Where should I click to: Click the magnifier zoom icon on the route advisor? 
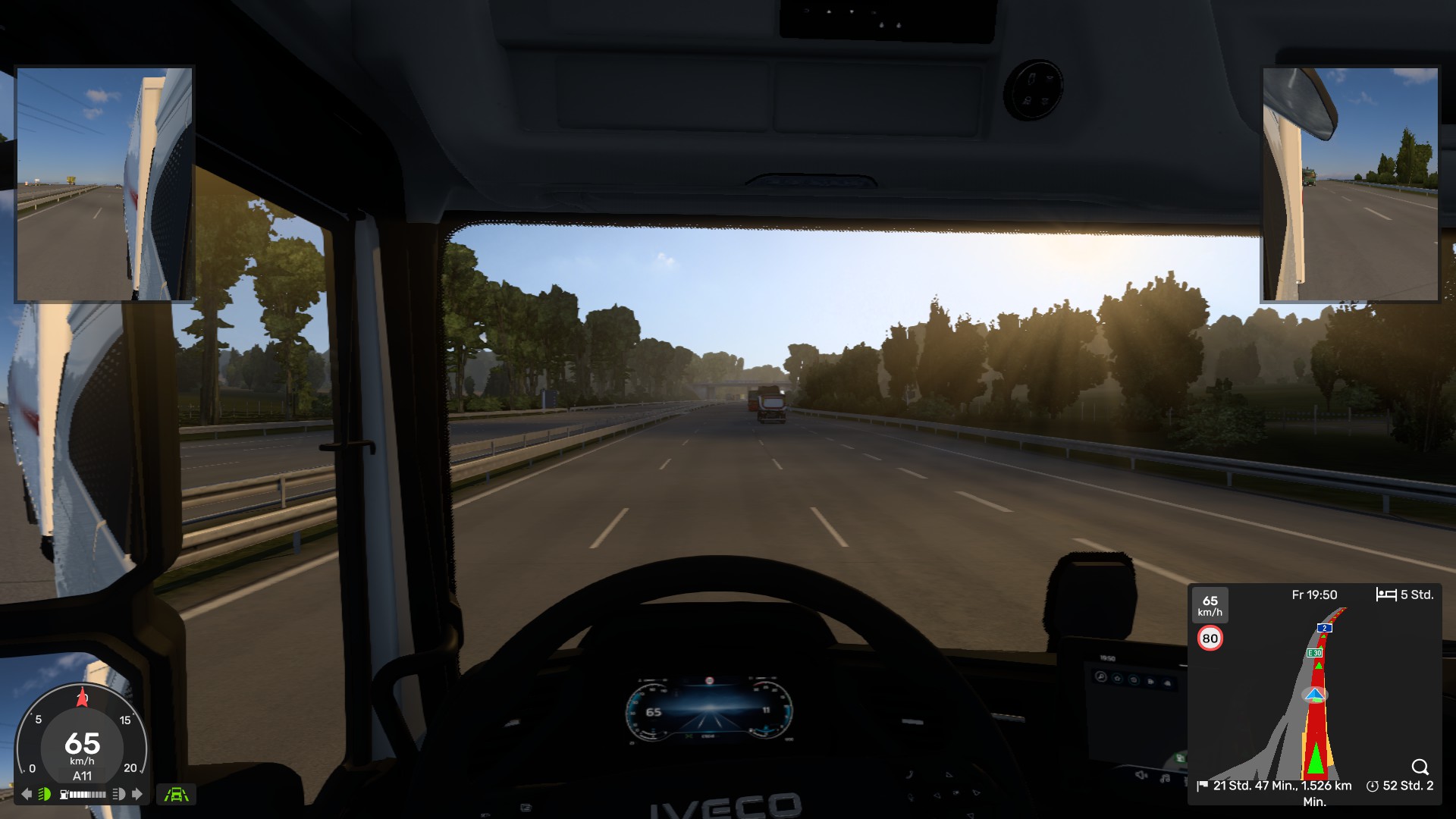(1420, 767)
